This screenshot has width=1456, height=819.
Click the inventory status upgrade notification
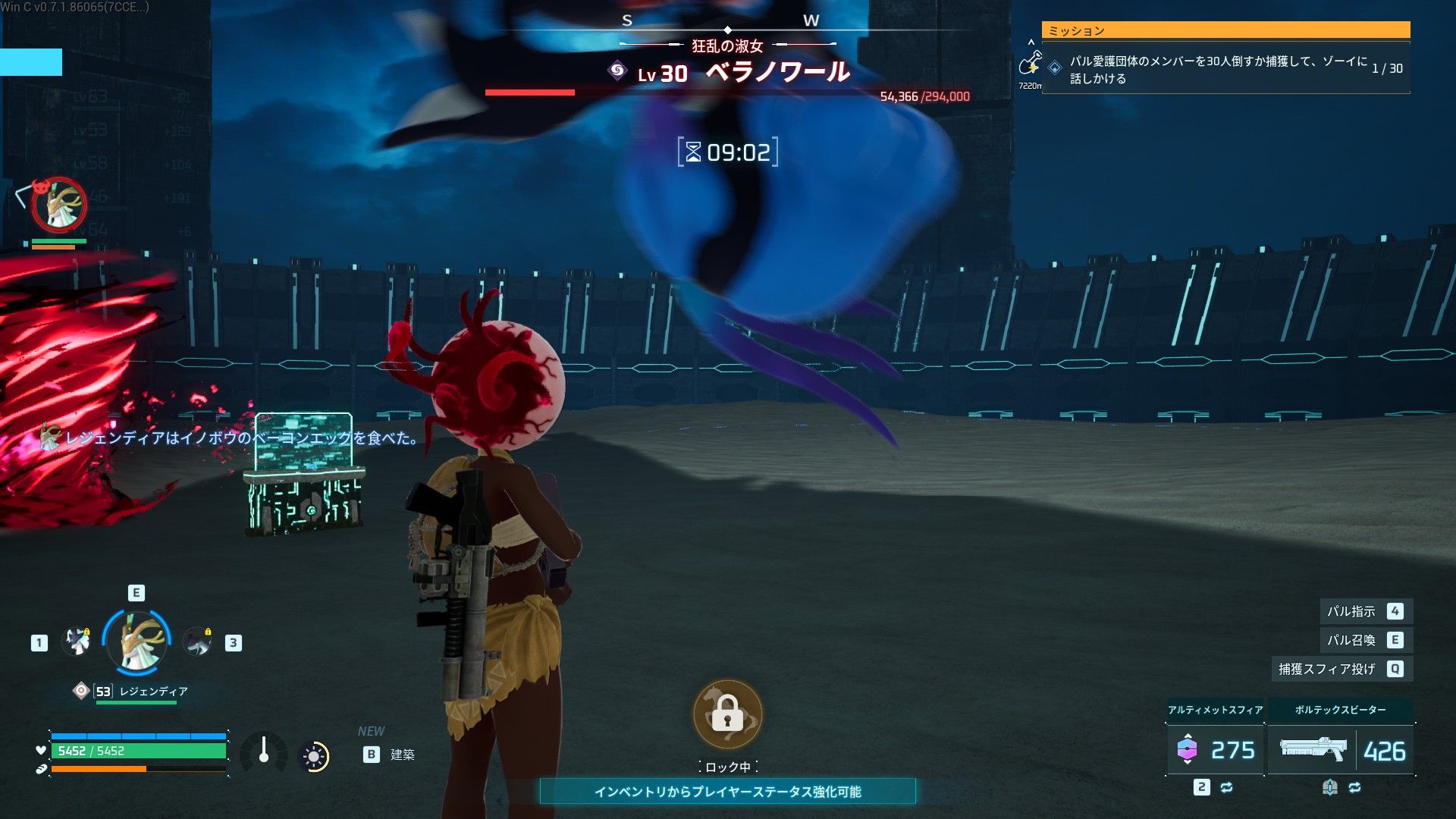tap(727, 792)
